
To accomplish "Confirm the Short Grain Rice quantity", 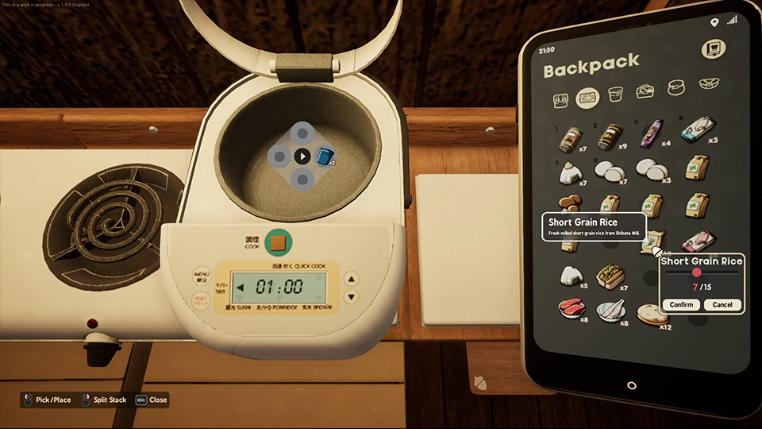I will pyautogui.click(x=682, y=304).
